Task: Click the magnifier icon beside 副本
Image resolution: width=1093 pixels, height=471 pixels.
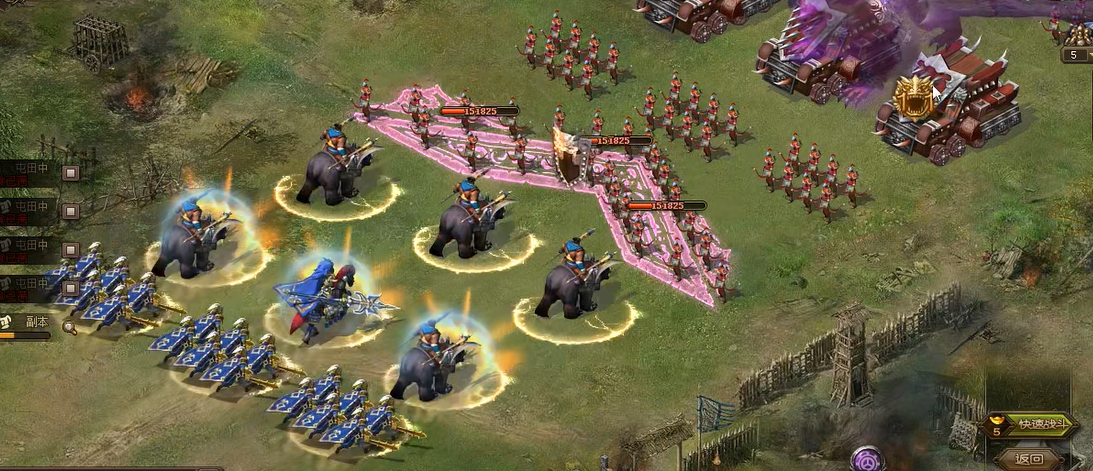Action: pyautogui.click(x=69, y=326)
